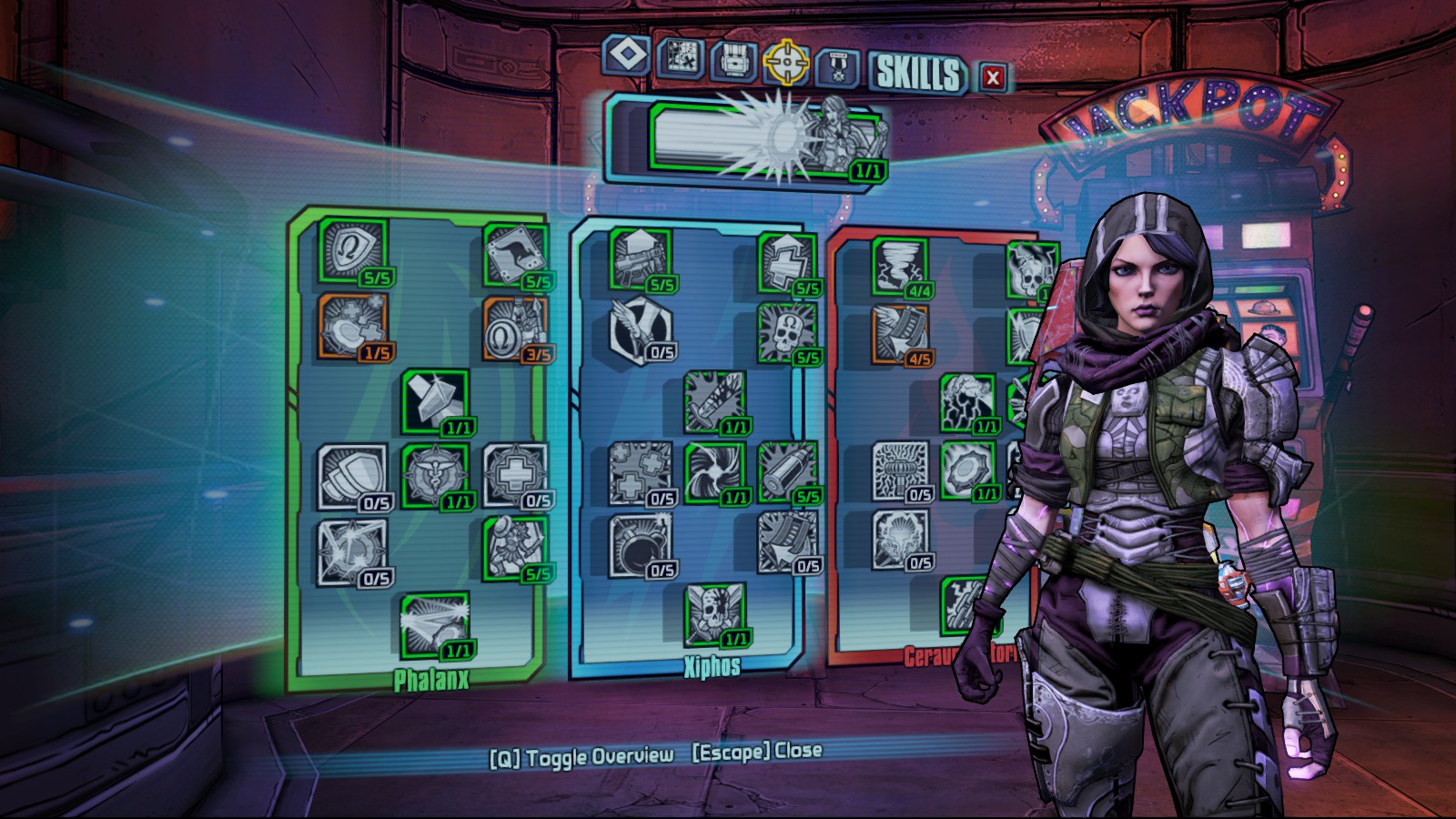Select the caduceus shield skill at 1/1
The width and height of the screenshot is (1456, 819).
(x=435, y=475)
